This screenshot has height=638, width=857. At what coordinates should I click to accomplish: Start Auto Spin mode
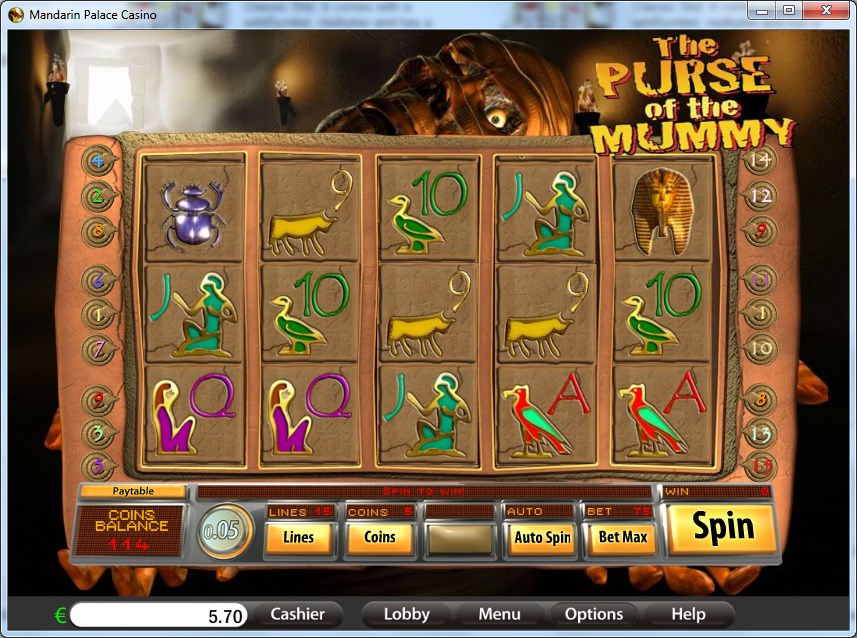(x=541, y=537)
